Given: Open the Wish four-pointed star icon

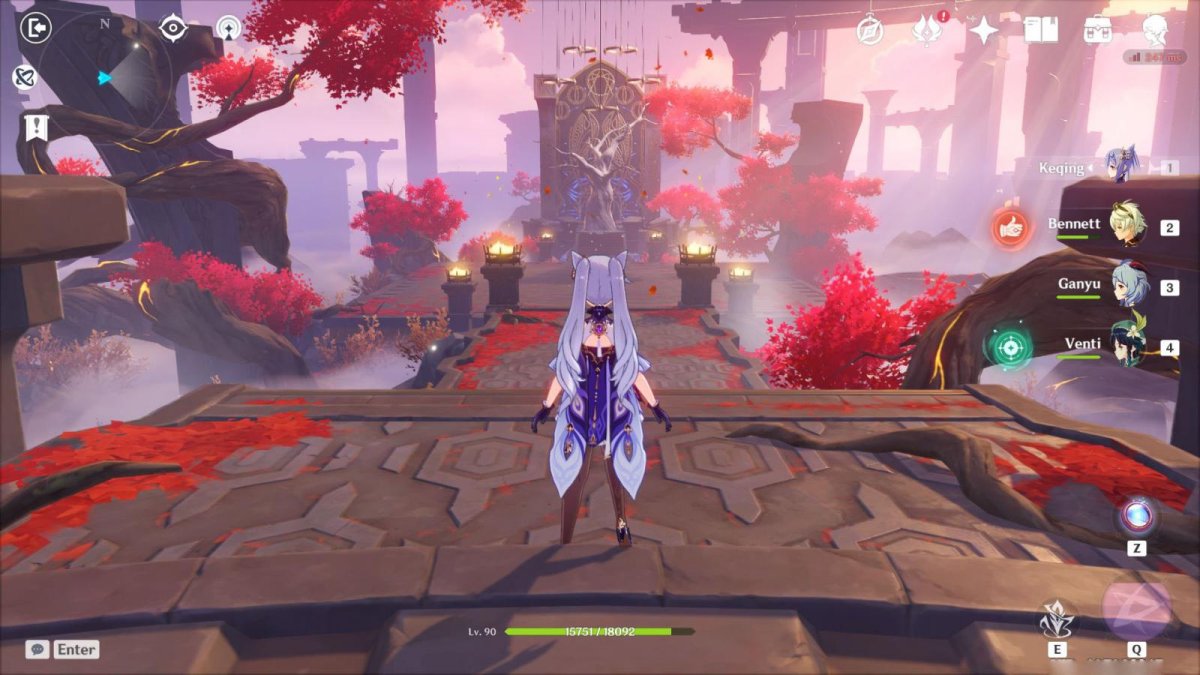Looking at the screenshot, I should click(984, 30).
